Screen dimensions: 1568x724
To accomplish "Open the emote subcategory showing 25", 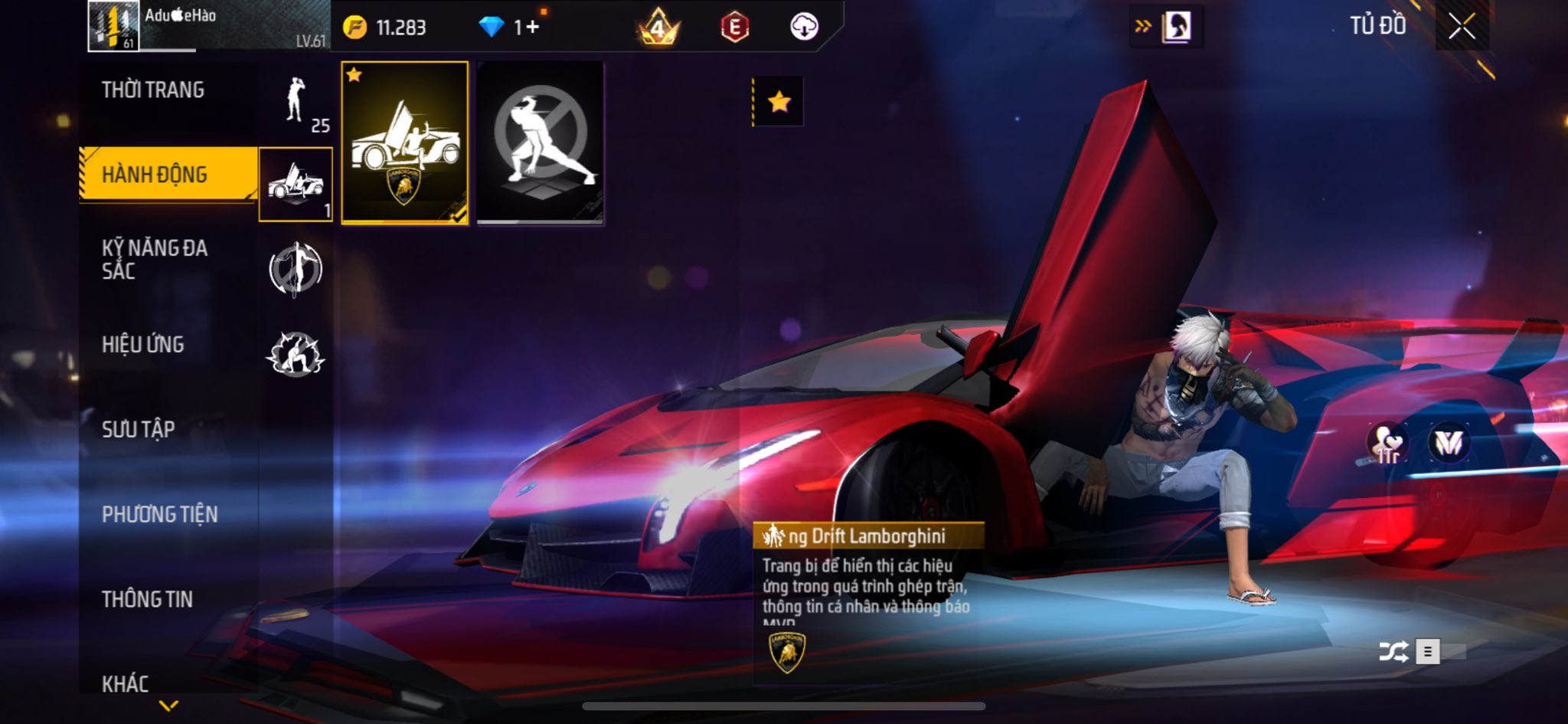I will tap(296, 103).
